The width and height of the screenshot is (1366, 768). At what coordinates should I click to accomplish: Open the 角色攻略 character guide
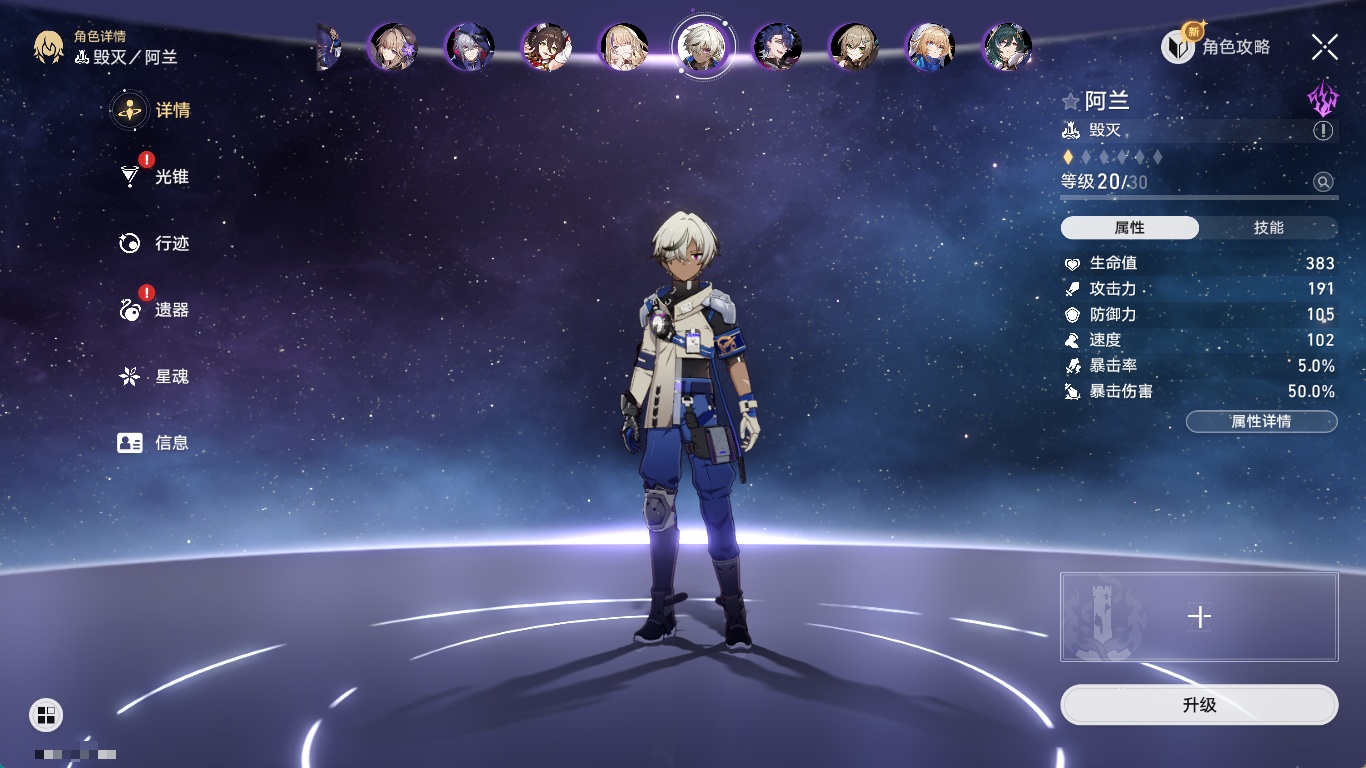1217,46
